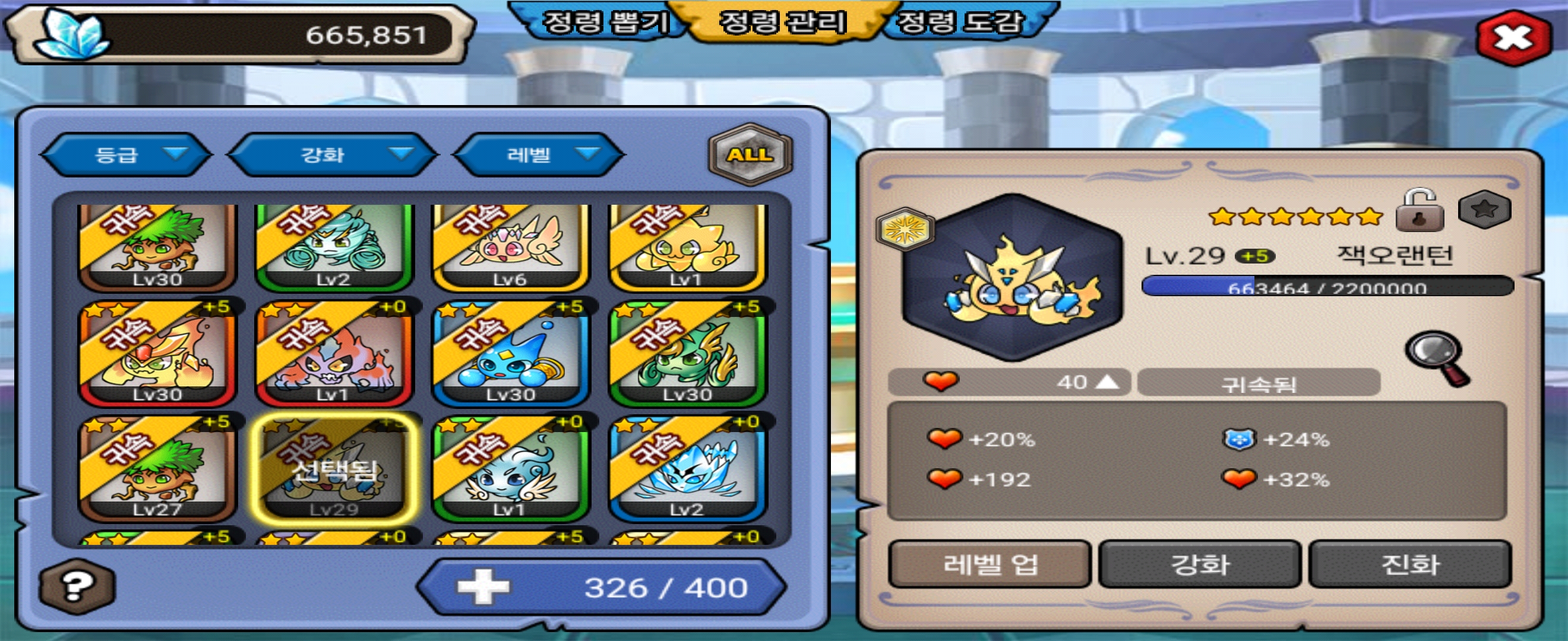
Task: Open the 강화 enhancement button
Action: tap(1200, 564)
